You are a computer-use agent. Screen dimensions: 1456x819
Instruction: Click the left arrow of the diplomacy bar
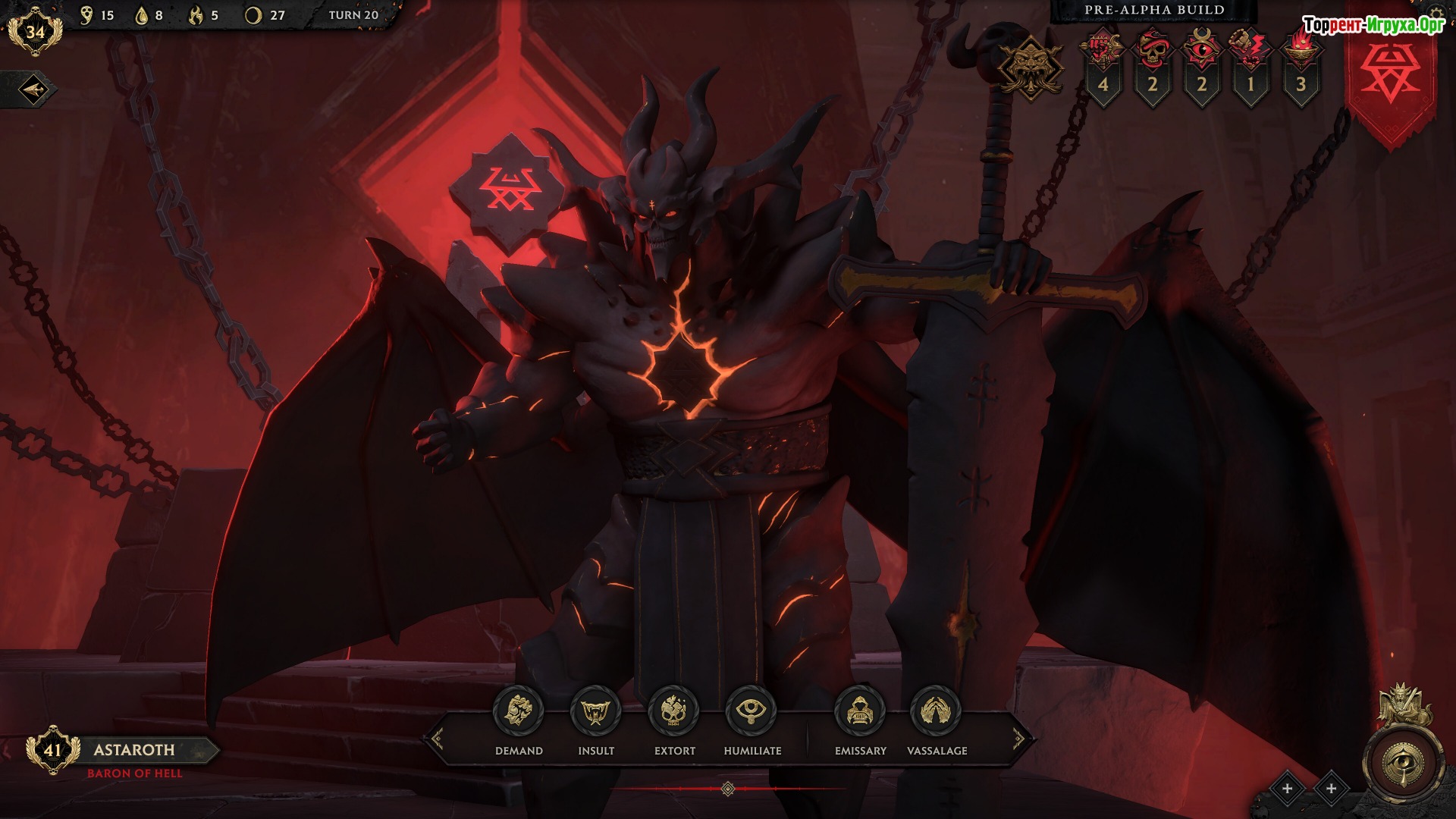[x=438, y=738]
